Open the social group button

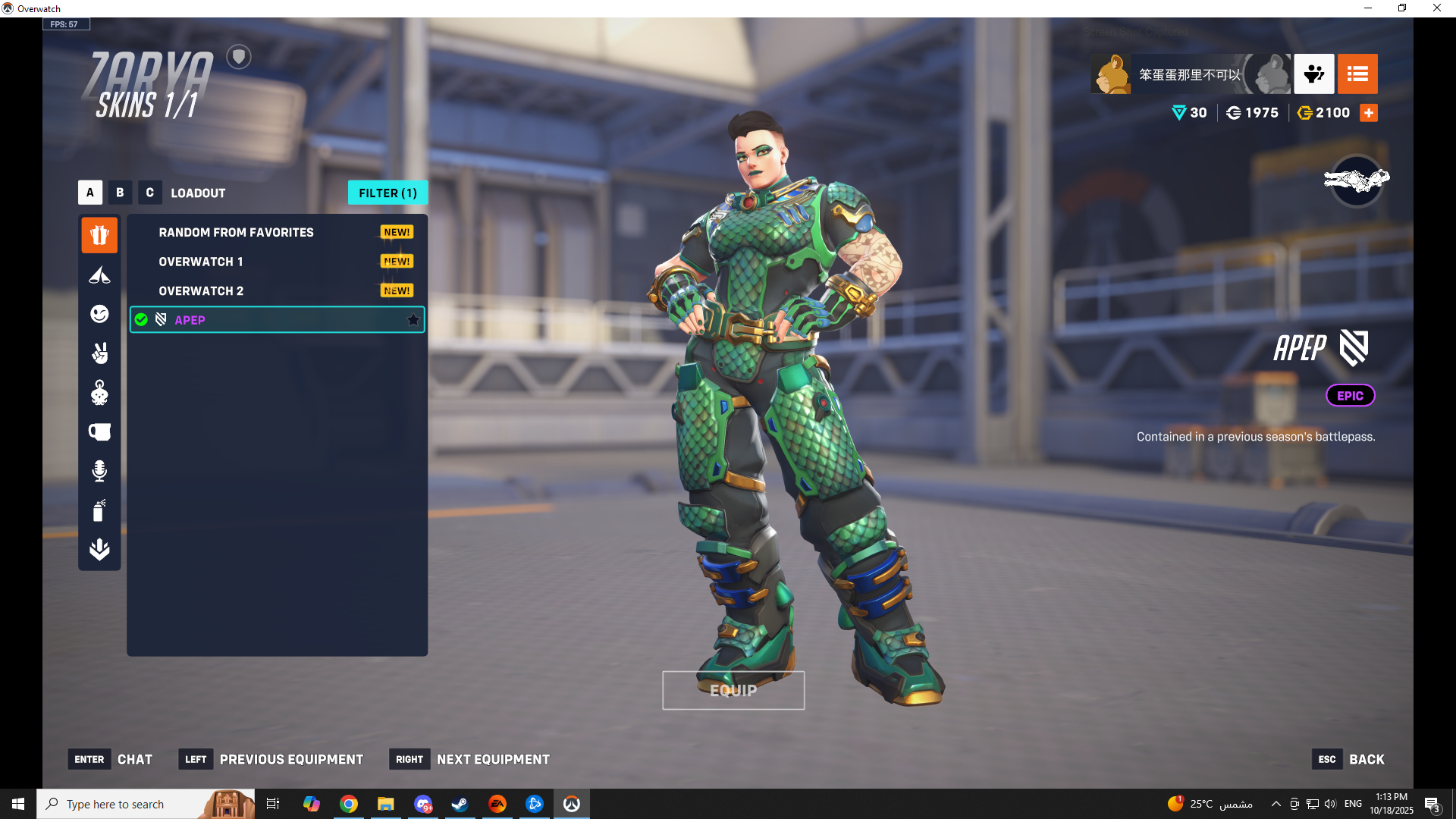[1313, 74]
